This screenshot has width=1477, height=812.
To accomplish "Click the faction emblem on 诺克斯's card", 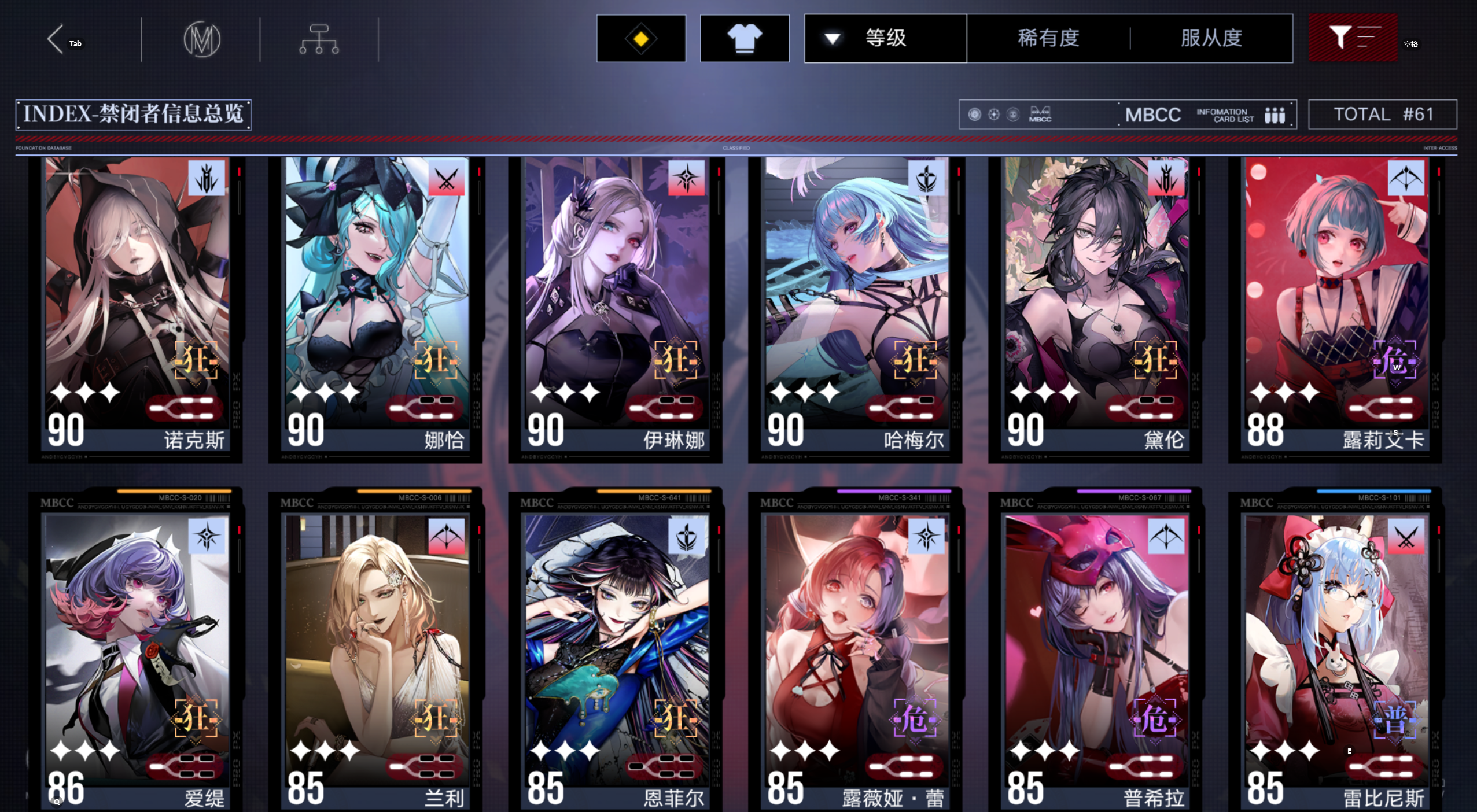I will coord(208,179).
